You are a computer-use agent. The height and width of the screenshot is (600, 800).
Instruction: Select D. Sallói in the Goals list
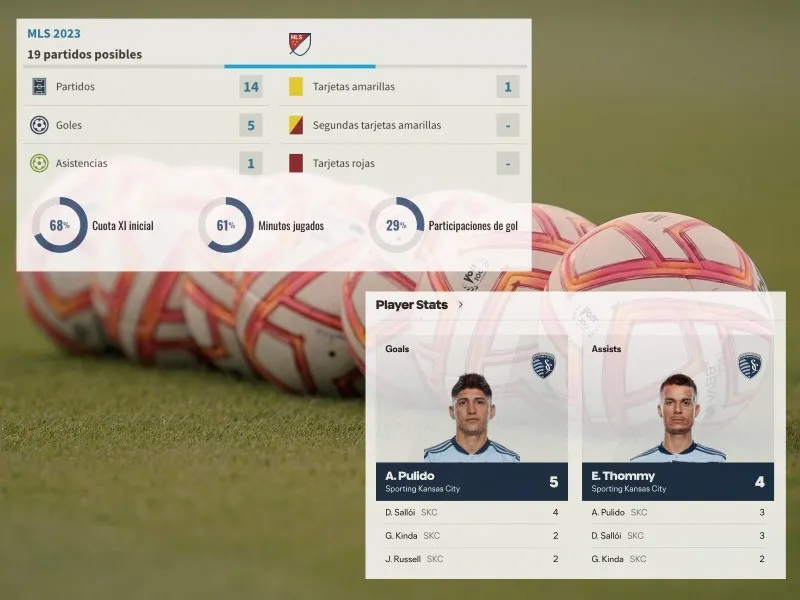click(x=471, y=512)
